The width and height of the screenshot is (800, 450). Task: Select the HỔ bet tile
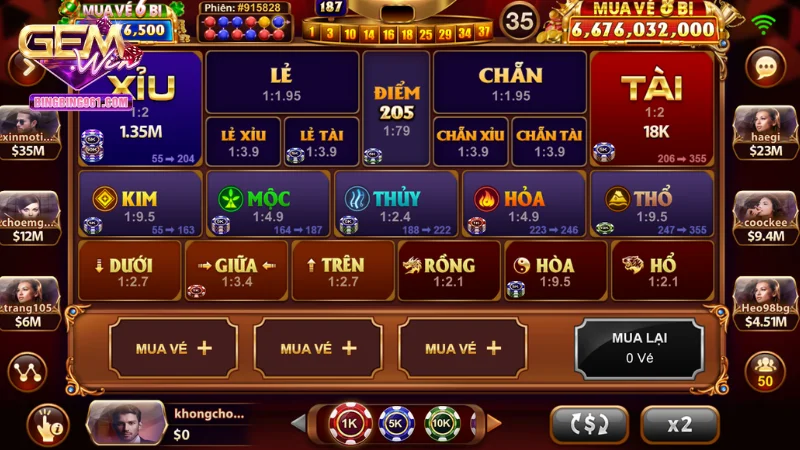point(662,269)
